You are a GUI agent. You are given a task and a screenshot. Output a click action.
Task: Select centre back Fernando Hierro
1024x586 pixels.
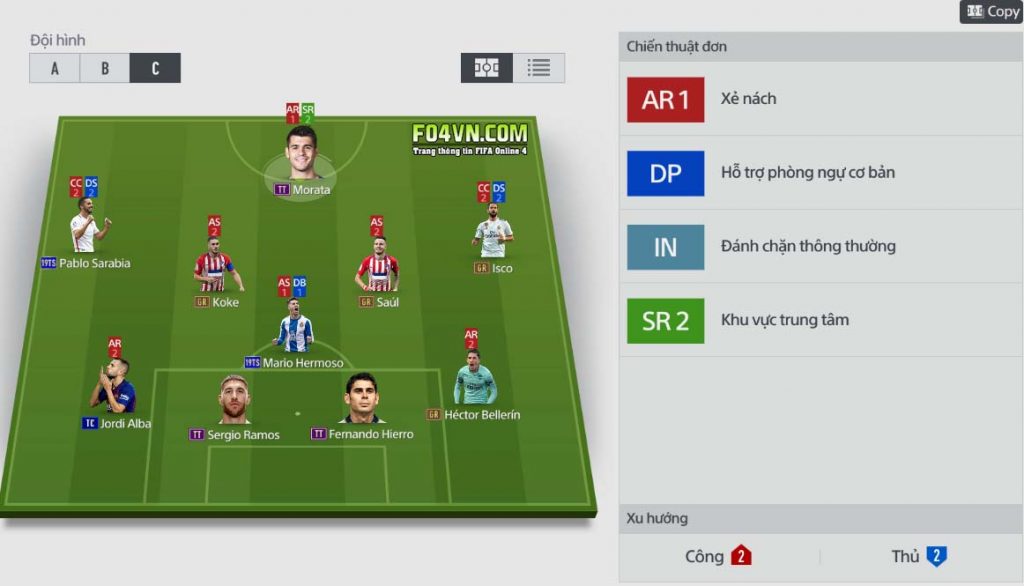click(x=360, y=400)
